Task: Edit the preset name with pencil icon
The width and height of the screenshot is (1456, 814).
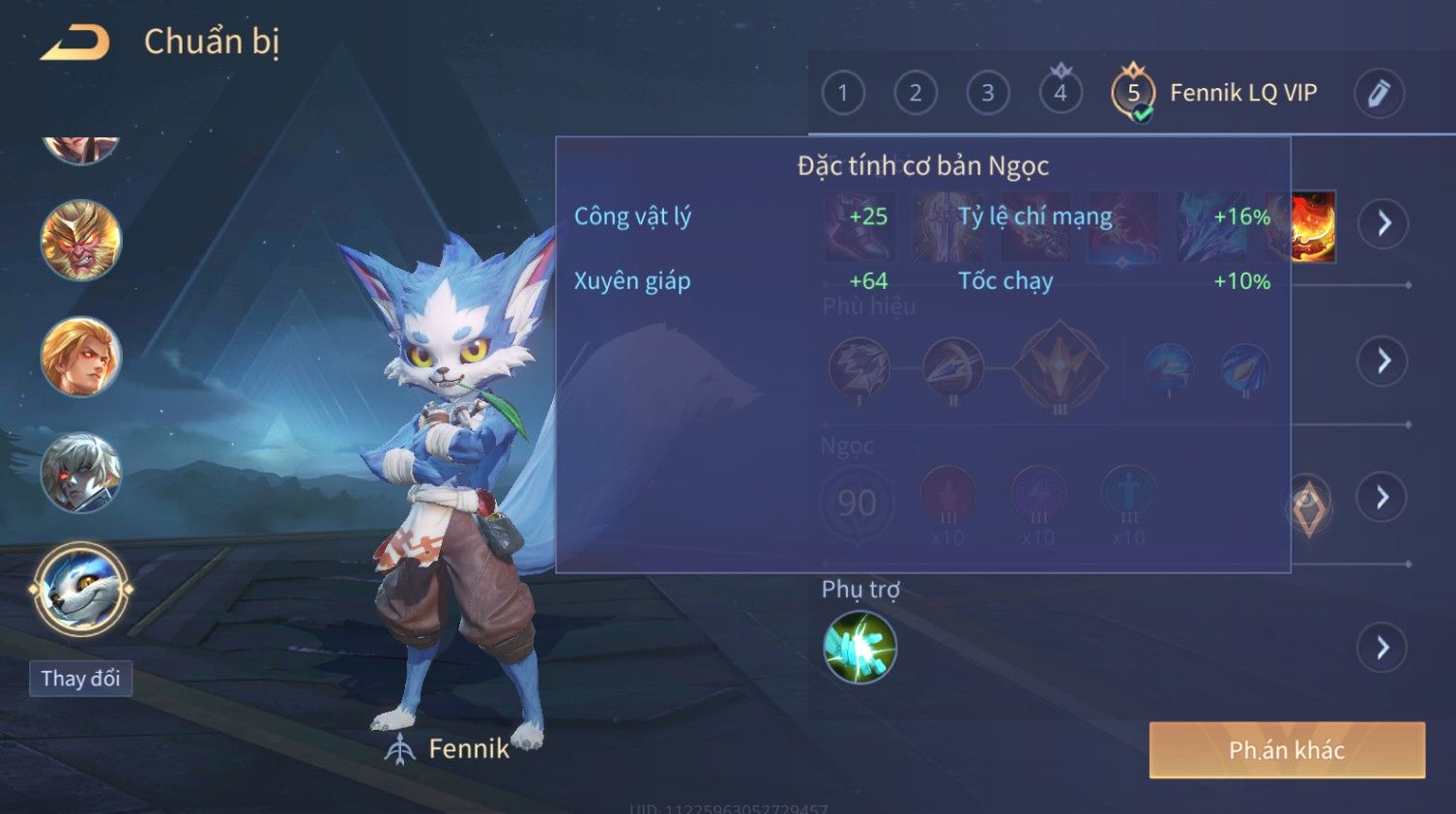Action: tap(1378, 93)
